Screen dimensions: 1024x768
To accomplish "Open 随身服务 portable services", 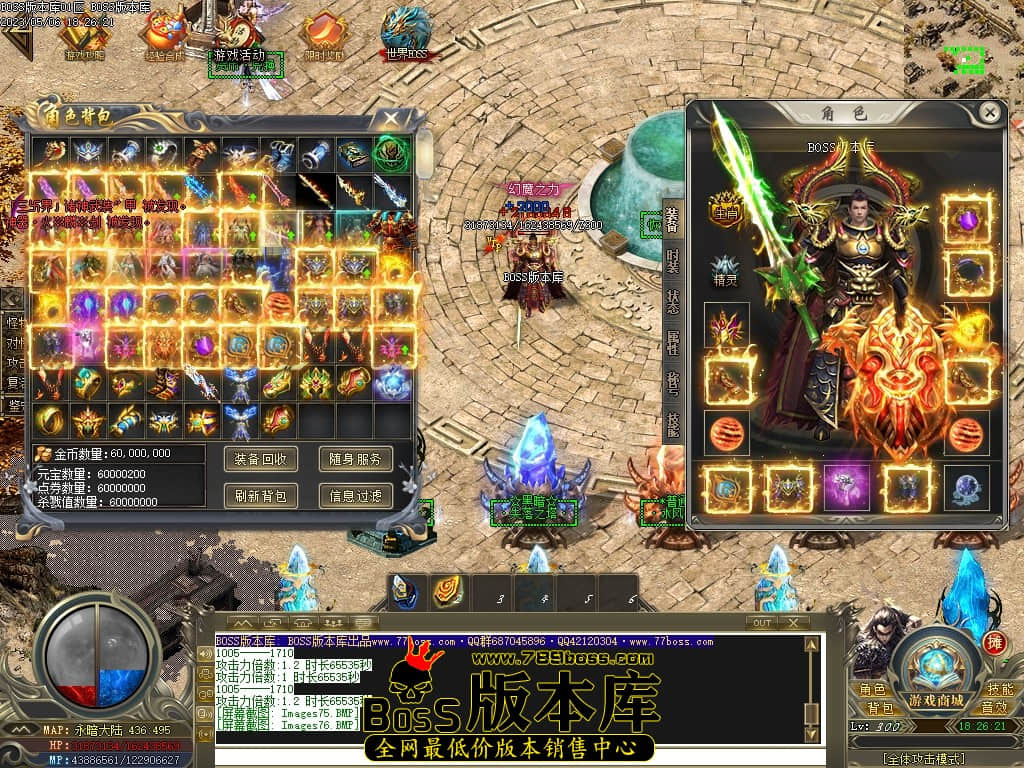I will point(355,459).
